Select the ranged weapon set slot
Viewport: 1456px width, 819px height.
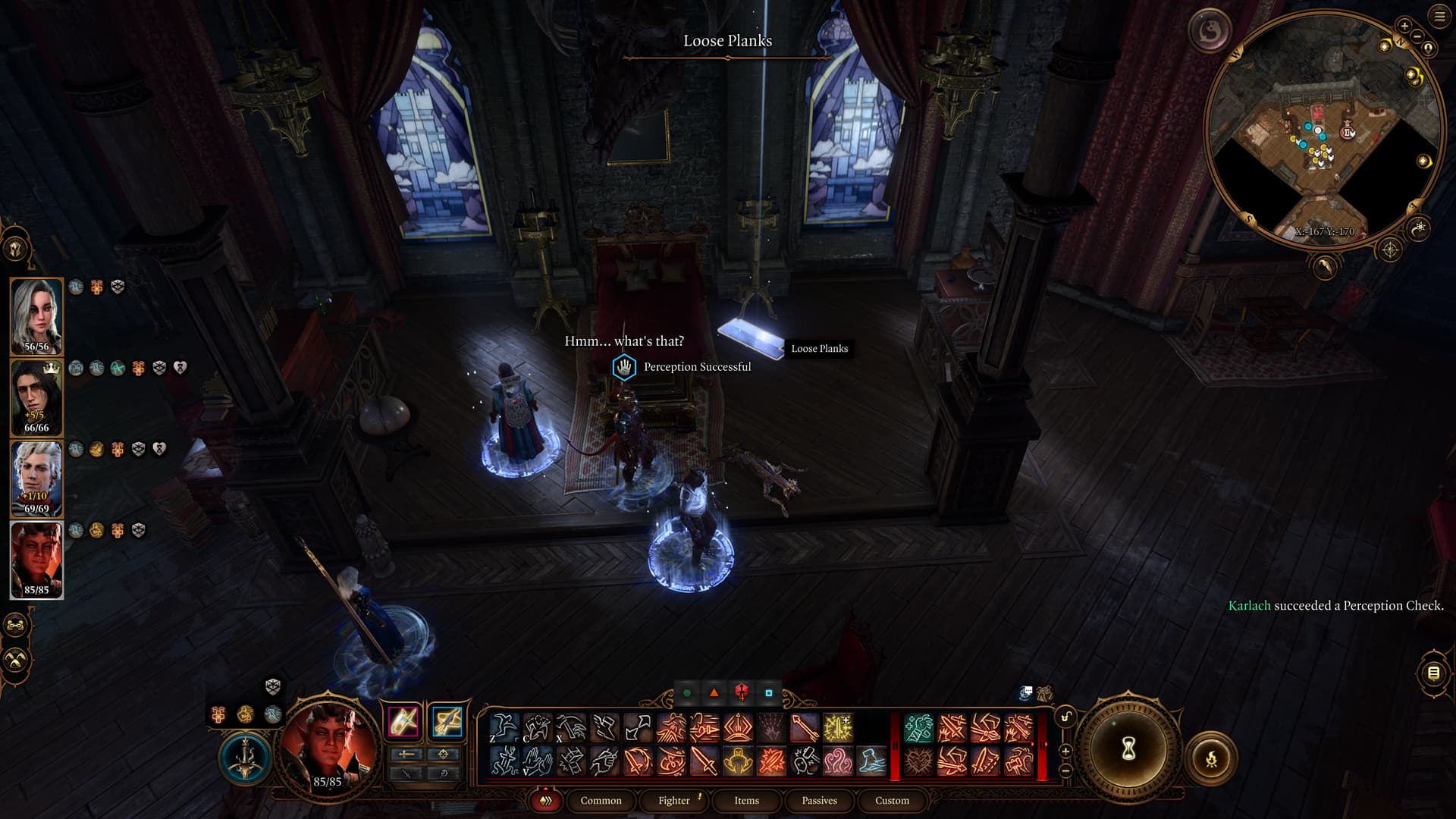447,721
